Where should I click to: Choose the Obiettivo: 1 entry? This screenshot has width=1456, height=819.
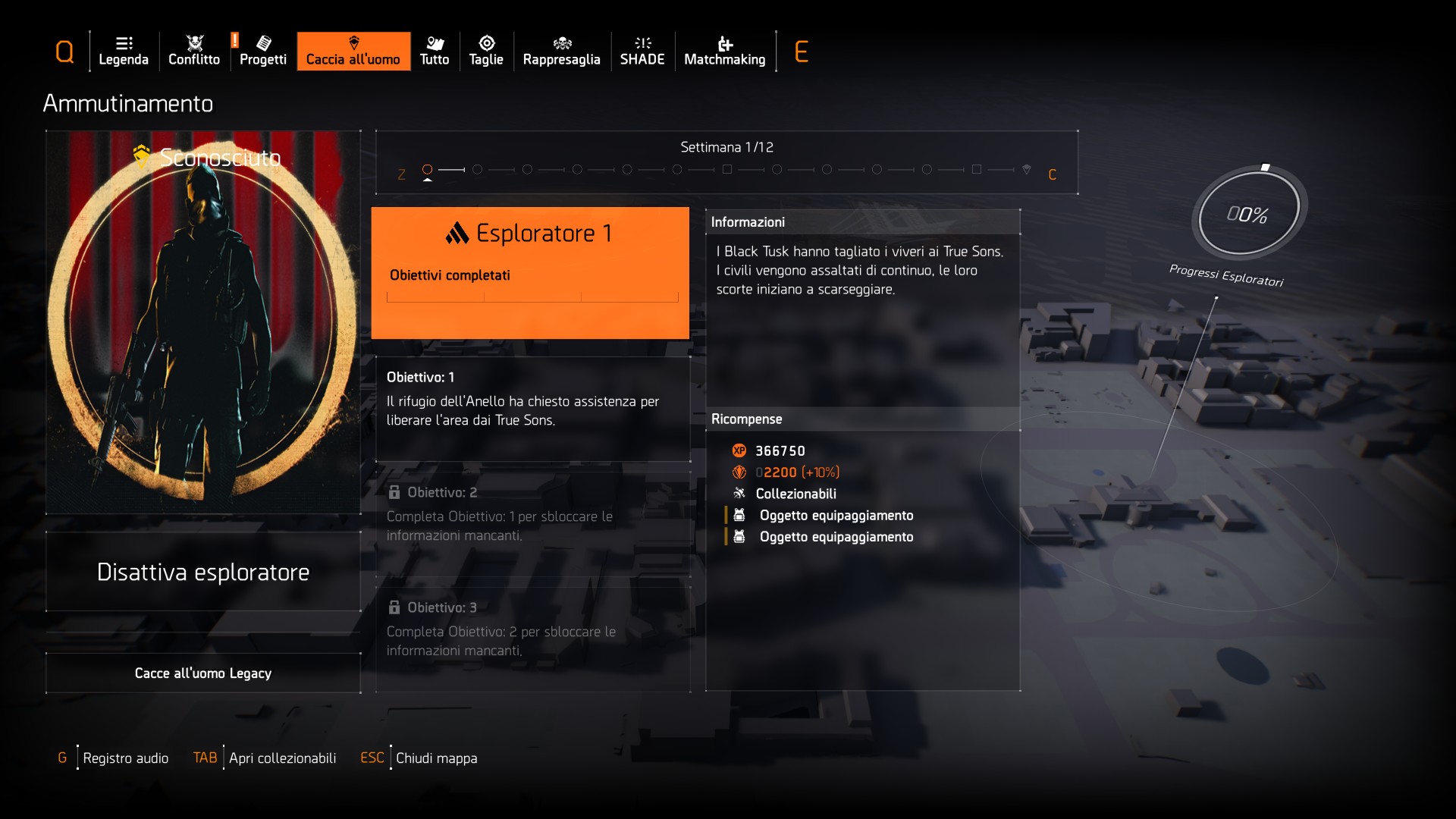pos(532,409)
